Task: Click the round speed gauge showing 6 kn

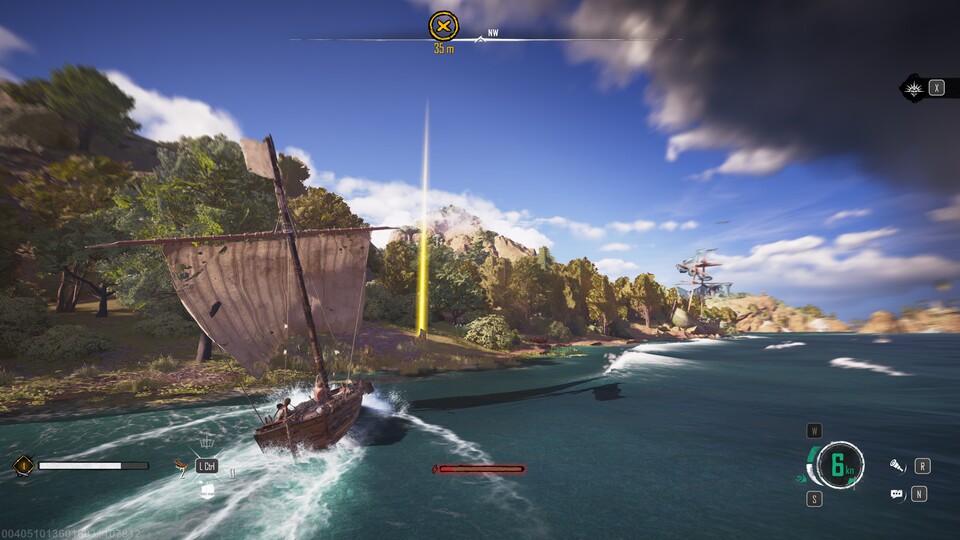Action: coord(839,465)
